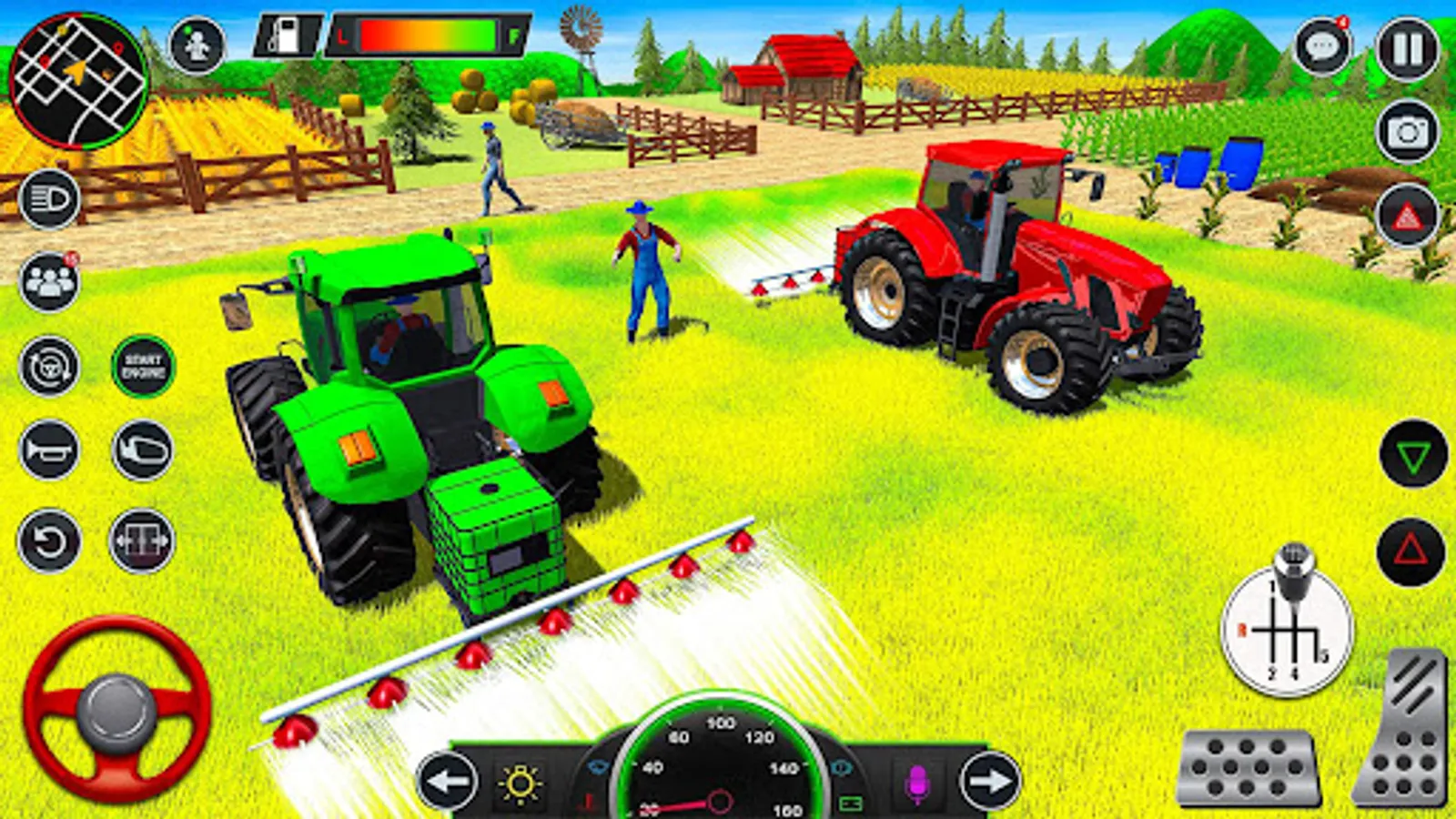Open the minimap in the corner
The image size is (1456, 819).
coord(77,77)
